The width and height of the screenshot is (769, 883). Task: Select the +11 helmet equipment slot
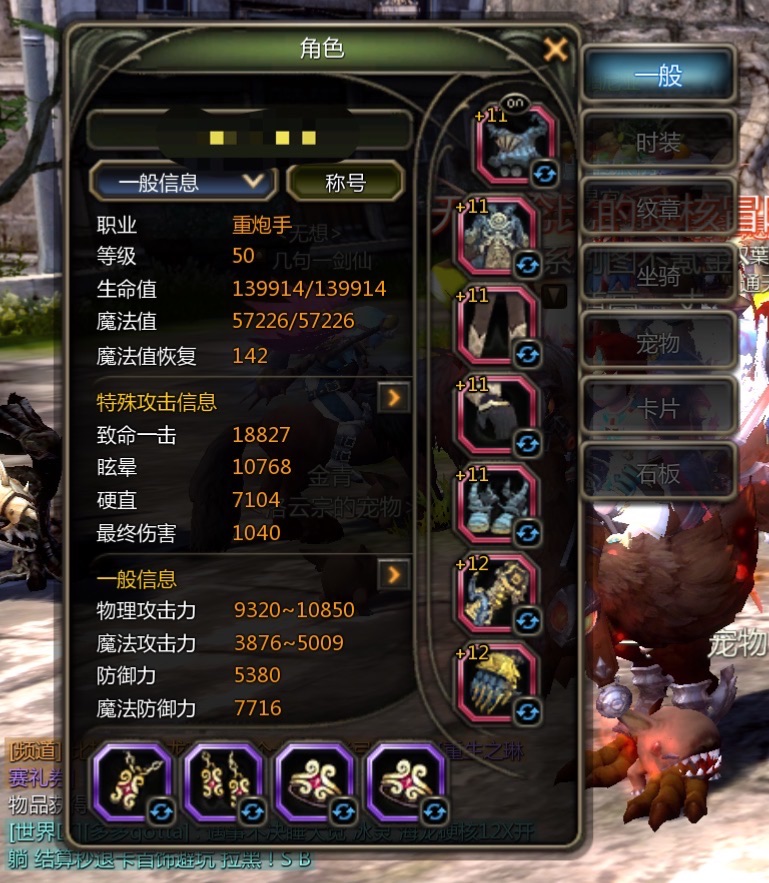512,144
